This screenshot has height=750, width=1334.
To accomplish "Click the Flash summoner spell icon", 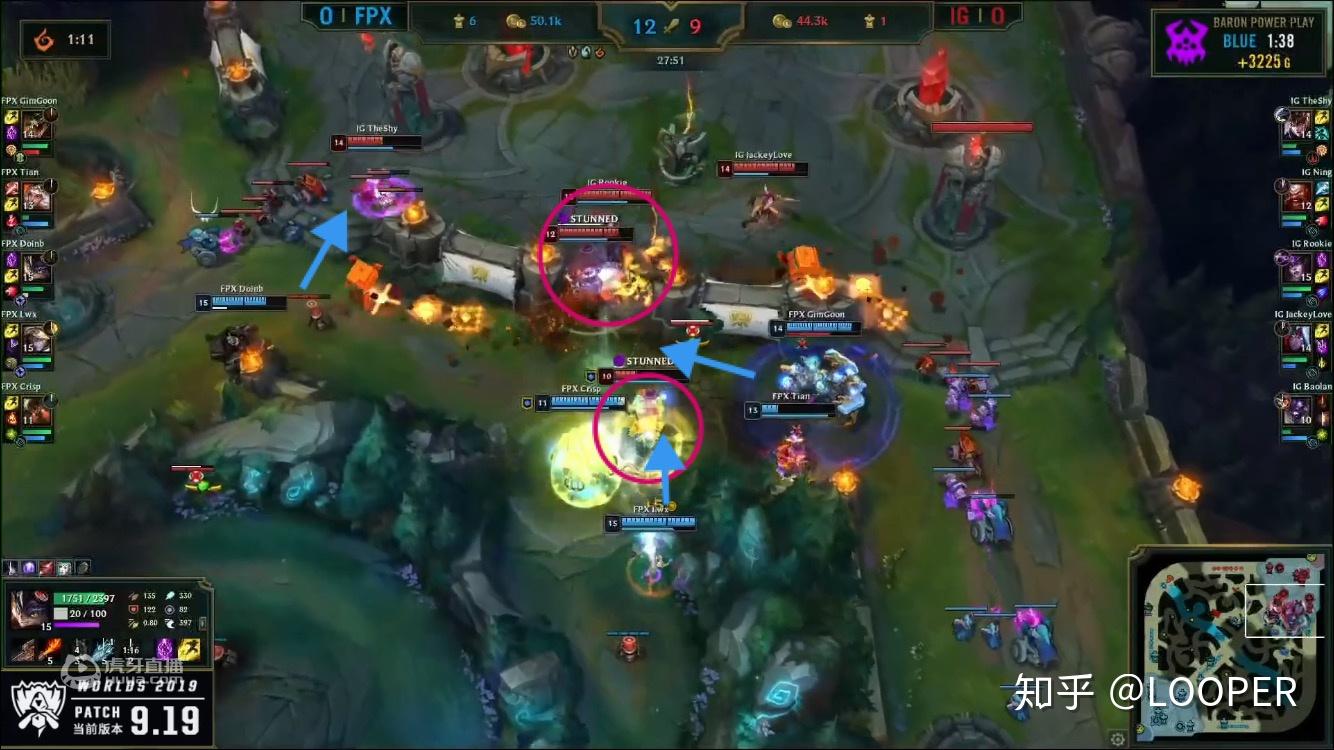I will click(x=188, y=649).
